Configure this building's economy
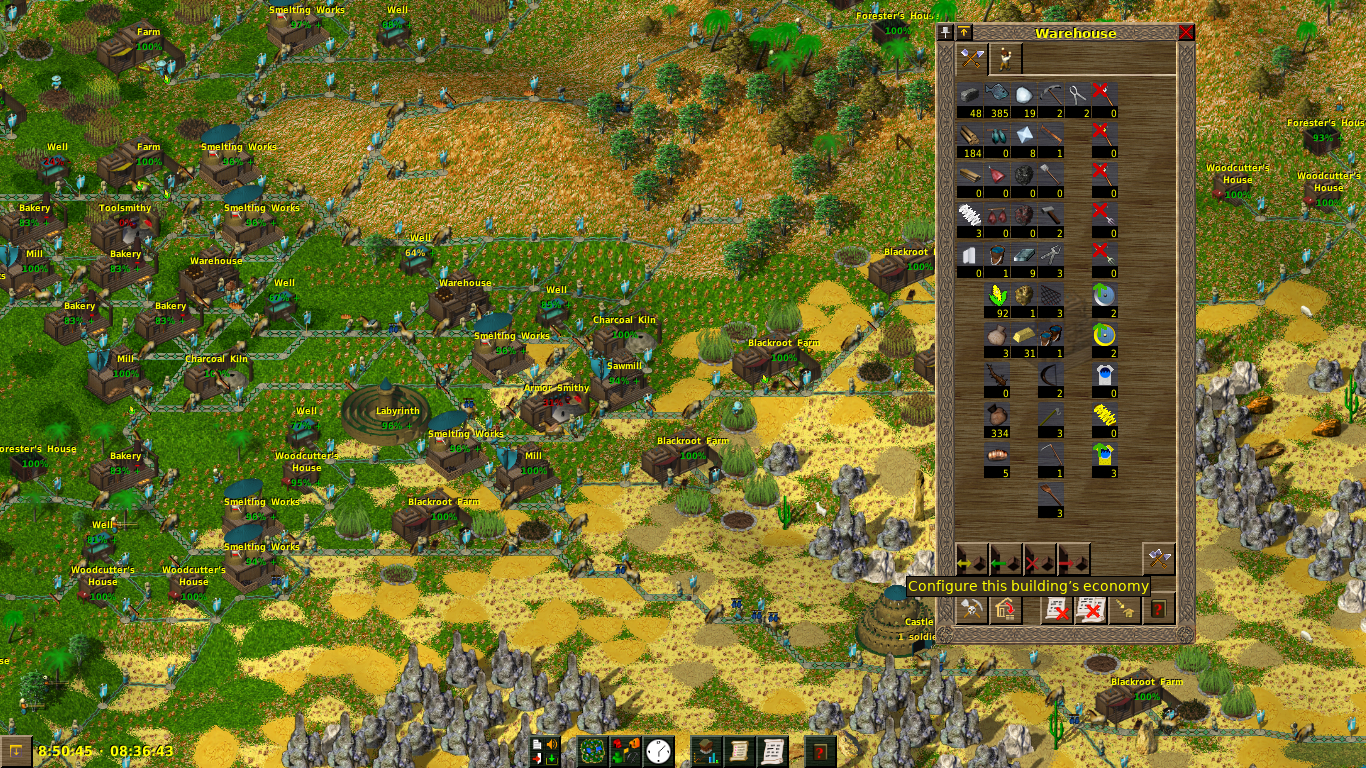The width and height of the screenshot is (1366, 768). coord(1158,559)
